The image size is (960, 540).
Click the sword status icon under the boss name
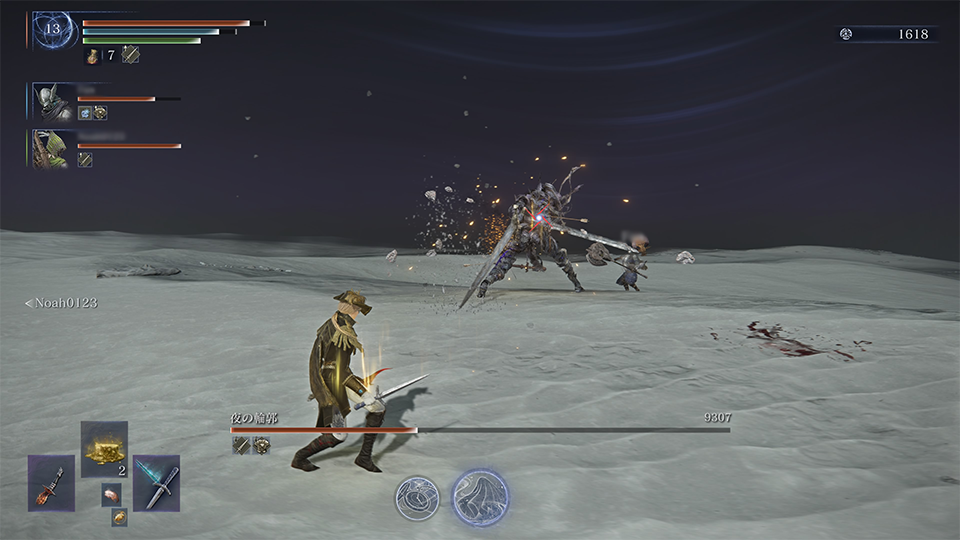pos(241,445)
